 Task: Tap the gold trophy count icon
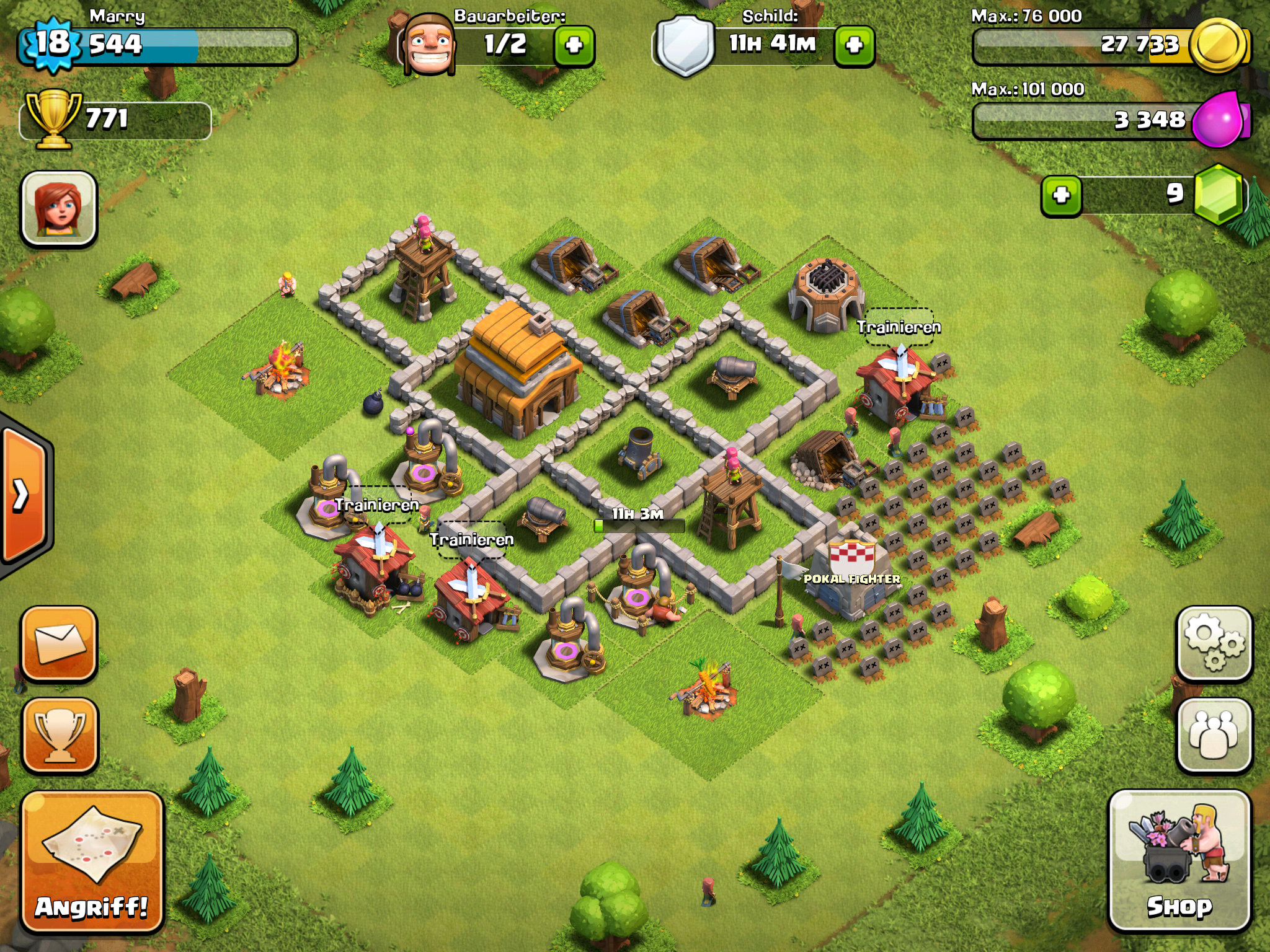point(55,119)
